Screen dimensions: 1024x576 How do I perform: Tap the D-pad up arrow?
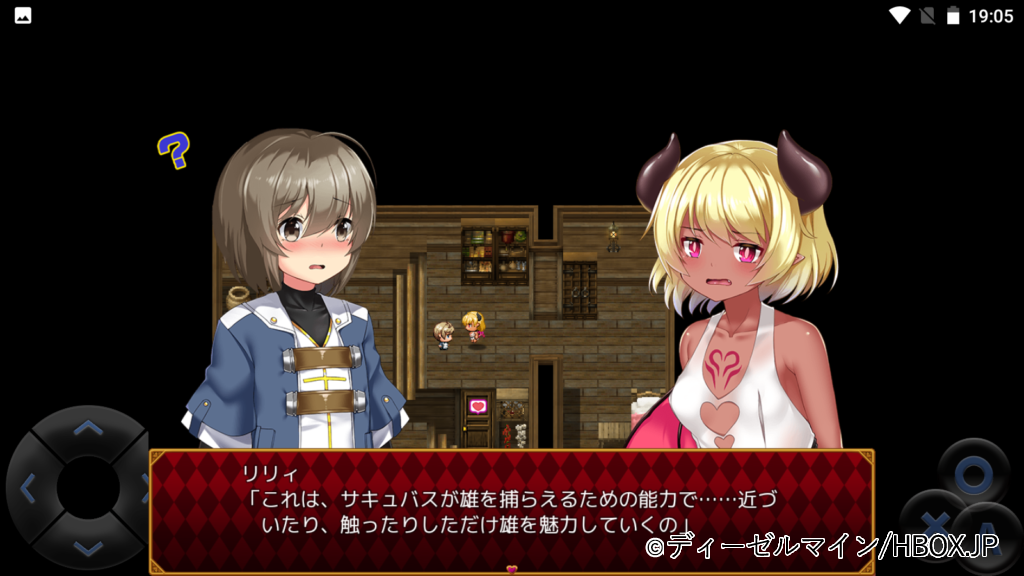tap(89, 430)
